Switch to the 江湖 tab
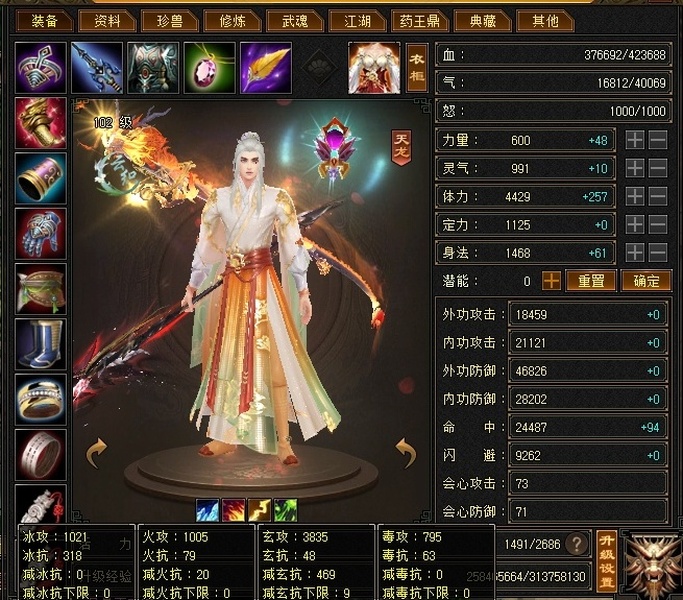The height and width of the screenshot is (600, 683). click(358, 21)
